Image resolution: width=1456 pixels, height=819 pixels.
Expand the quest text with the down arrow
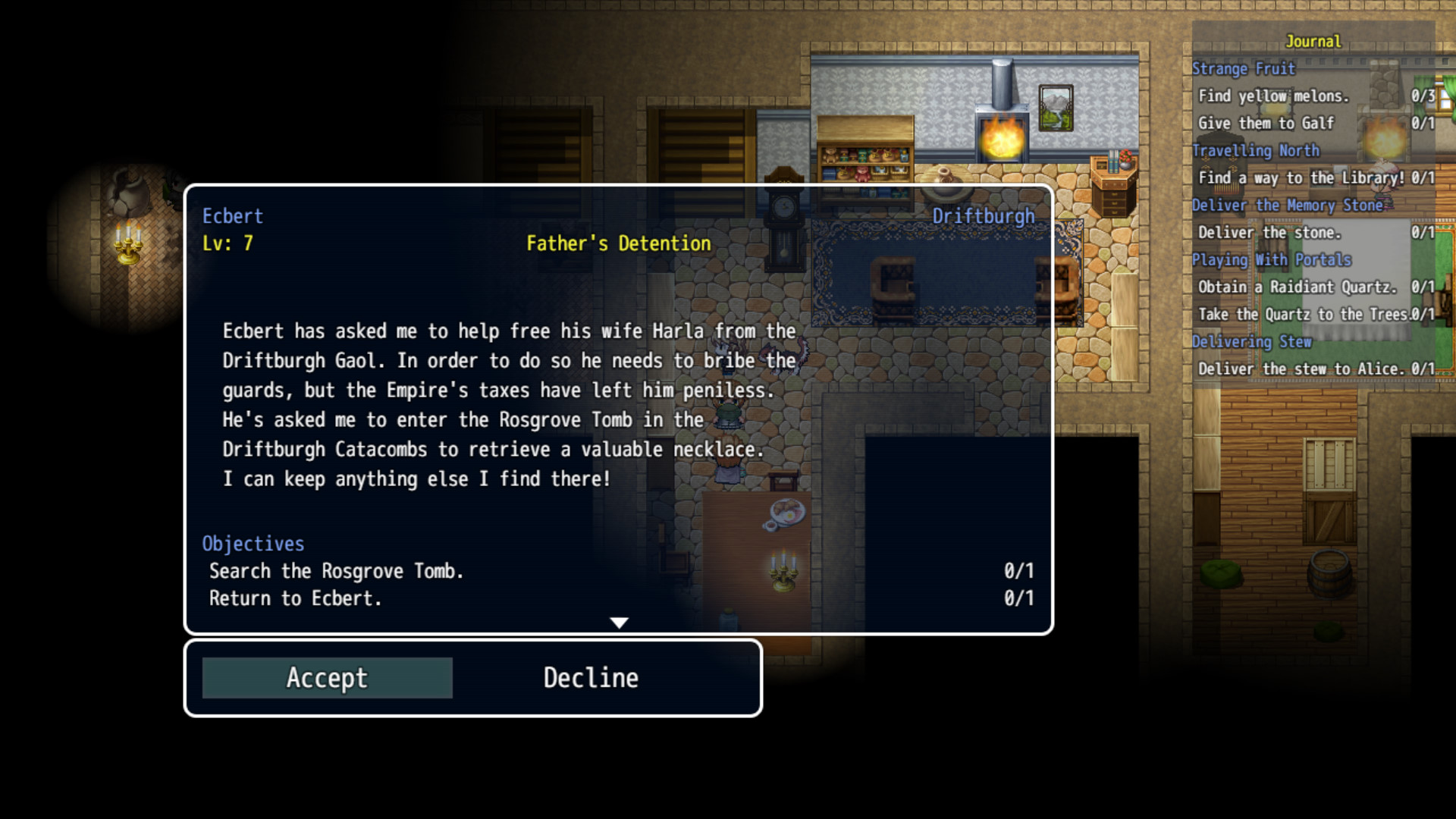pos(620,622)
